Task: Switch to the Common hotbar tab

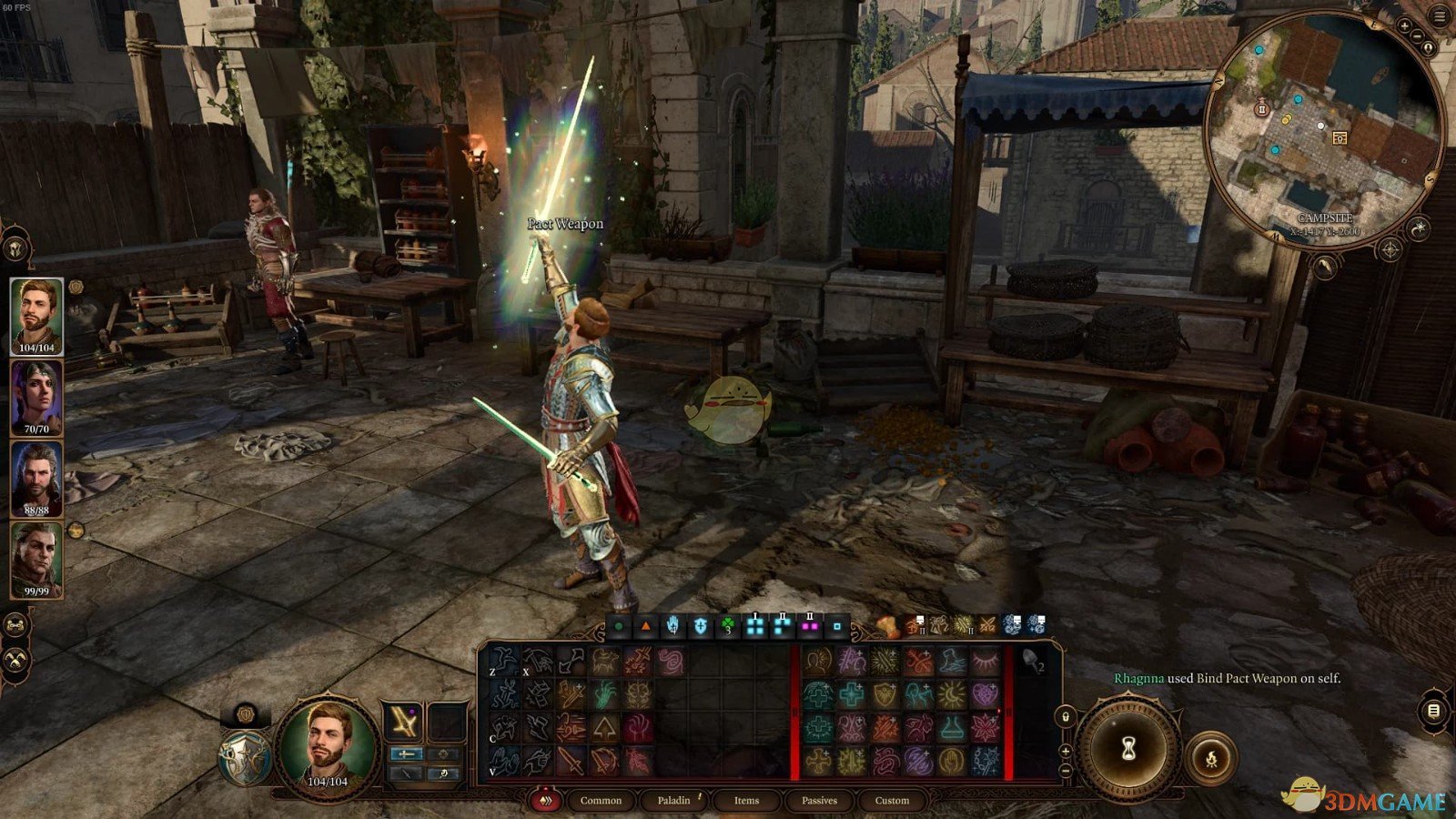Action: tap(601, 801)
